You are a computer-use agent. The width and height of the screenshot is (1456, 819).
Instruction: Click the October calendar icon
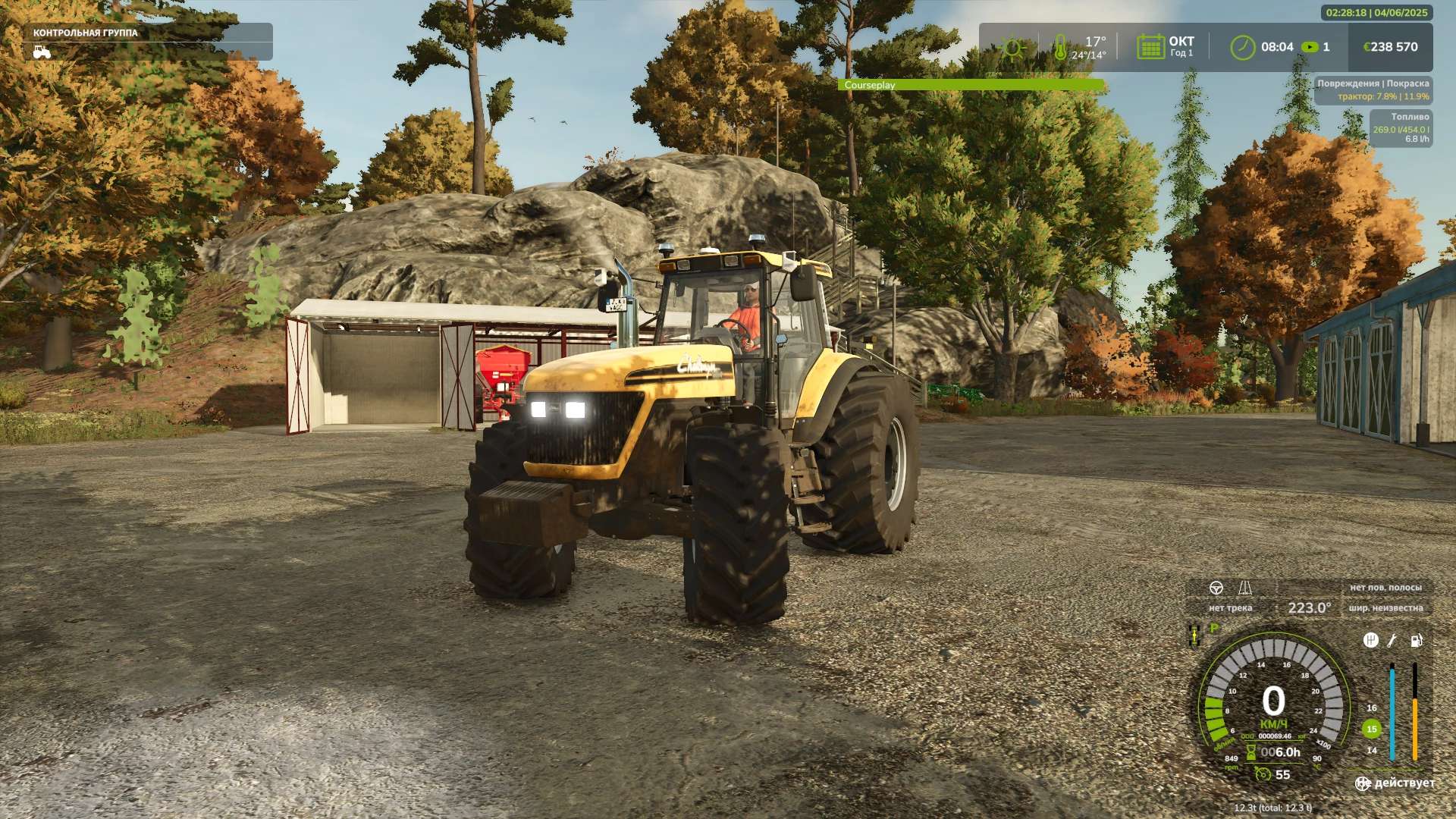pyautogui.click(x=1150, y=47)
